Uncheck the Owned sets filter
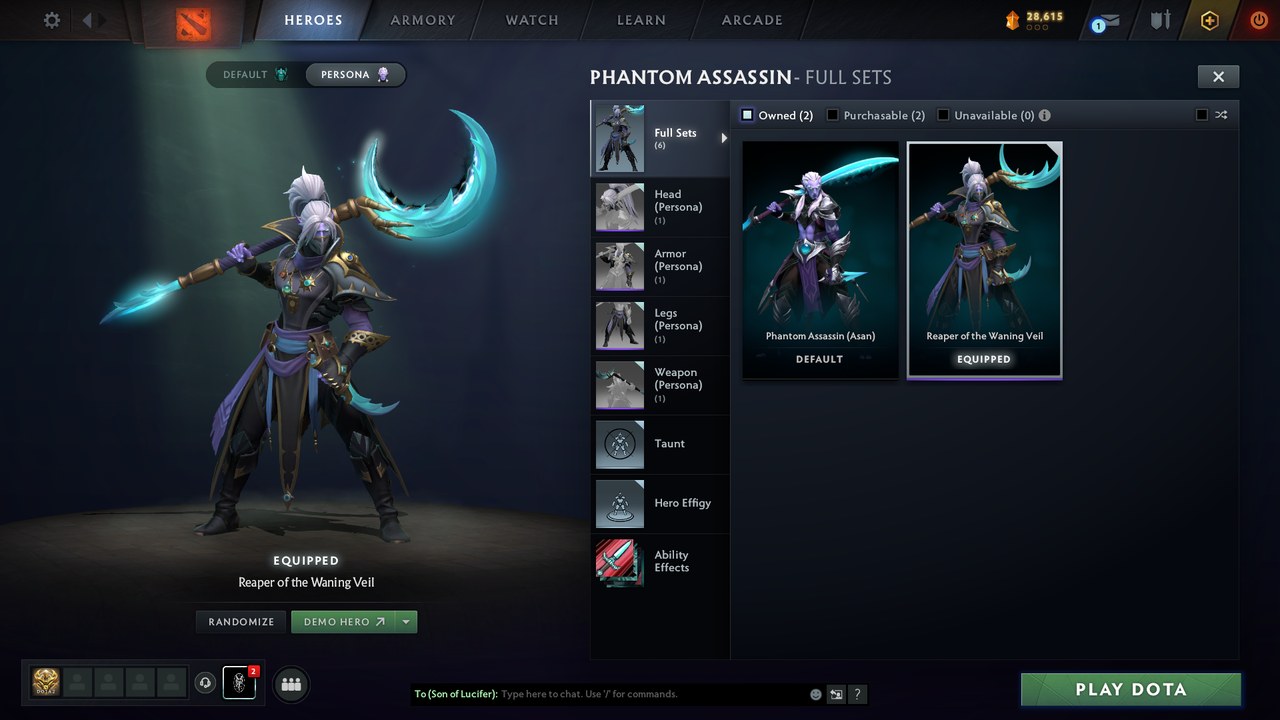Screen dimensions: 1280x720 pyautogui.click(x=746, y=115)
